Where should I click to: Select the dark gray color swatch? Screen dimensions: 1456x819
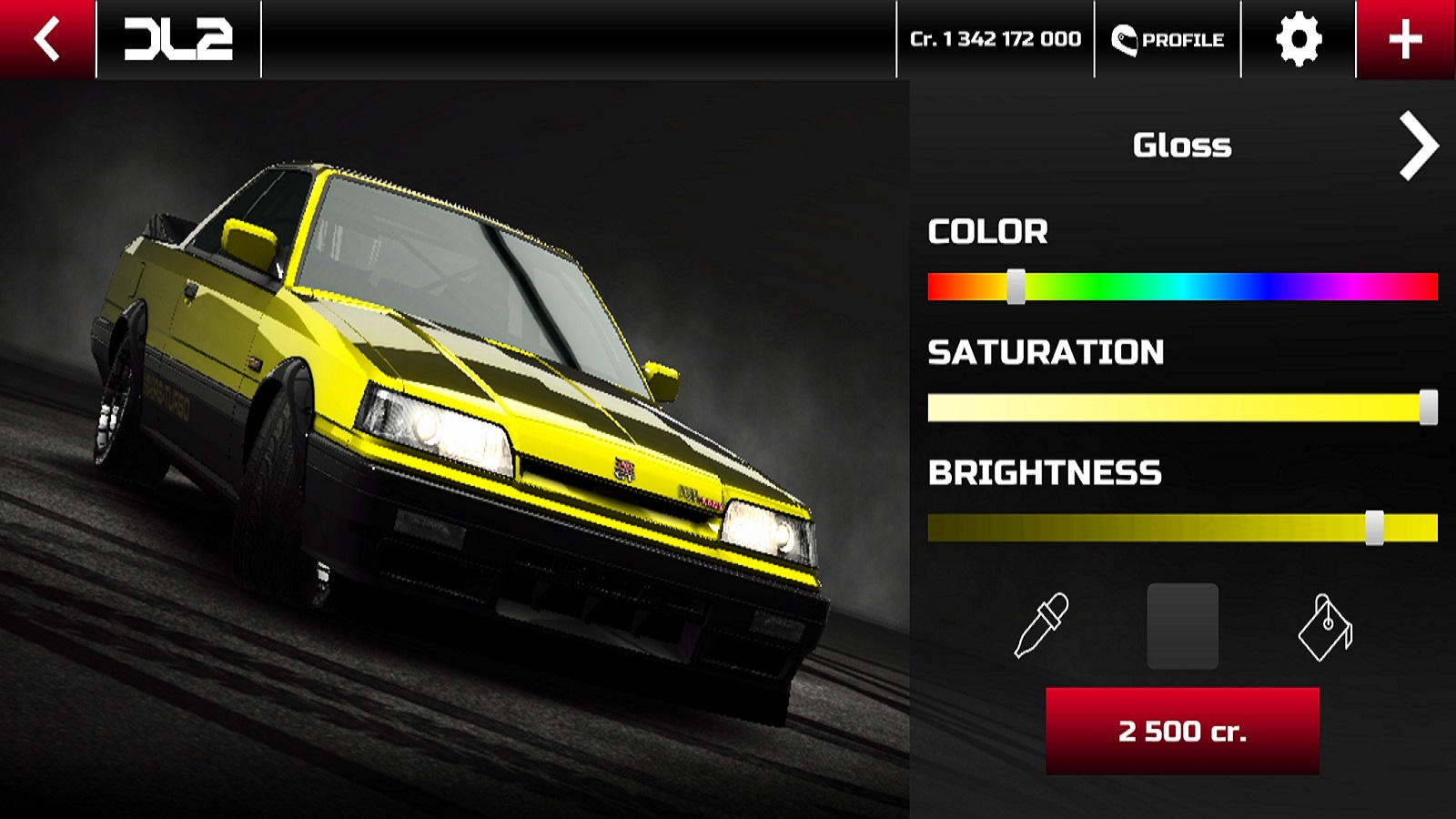[1182, 626]
